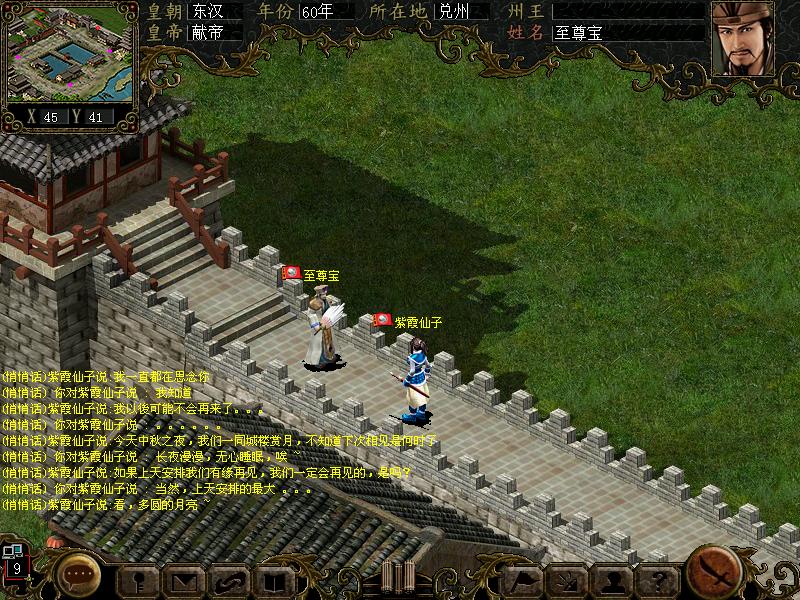Open the person bust toolbar icon

point(612,578)
